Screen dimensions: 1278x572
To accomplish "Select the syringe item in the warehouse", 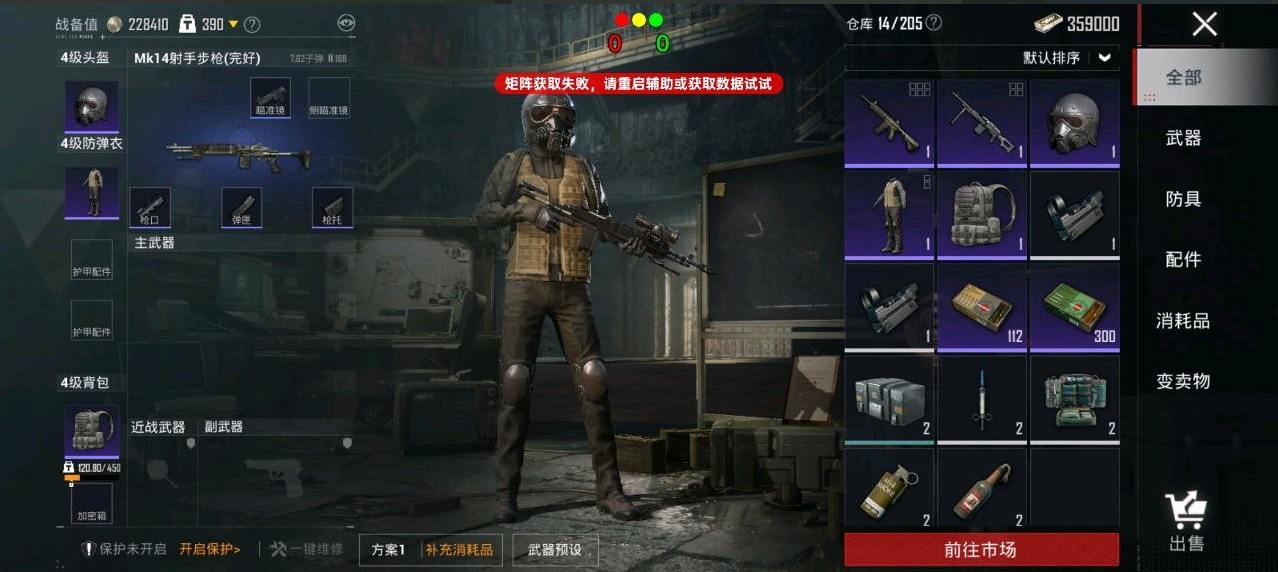I will tap(982, 400).
